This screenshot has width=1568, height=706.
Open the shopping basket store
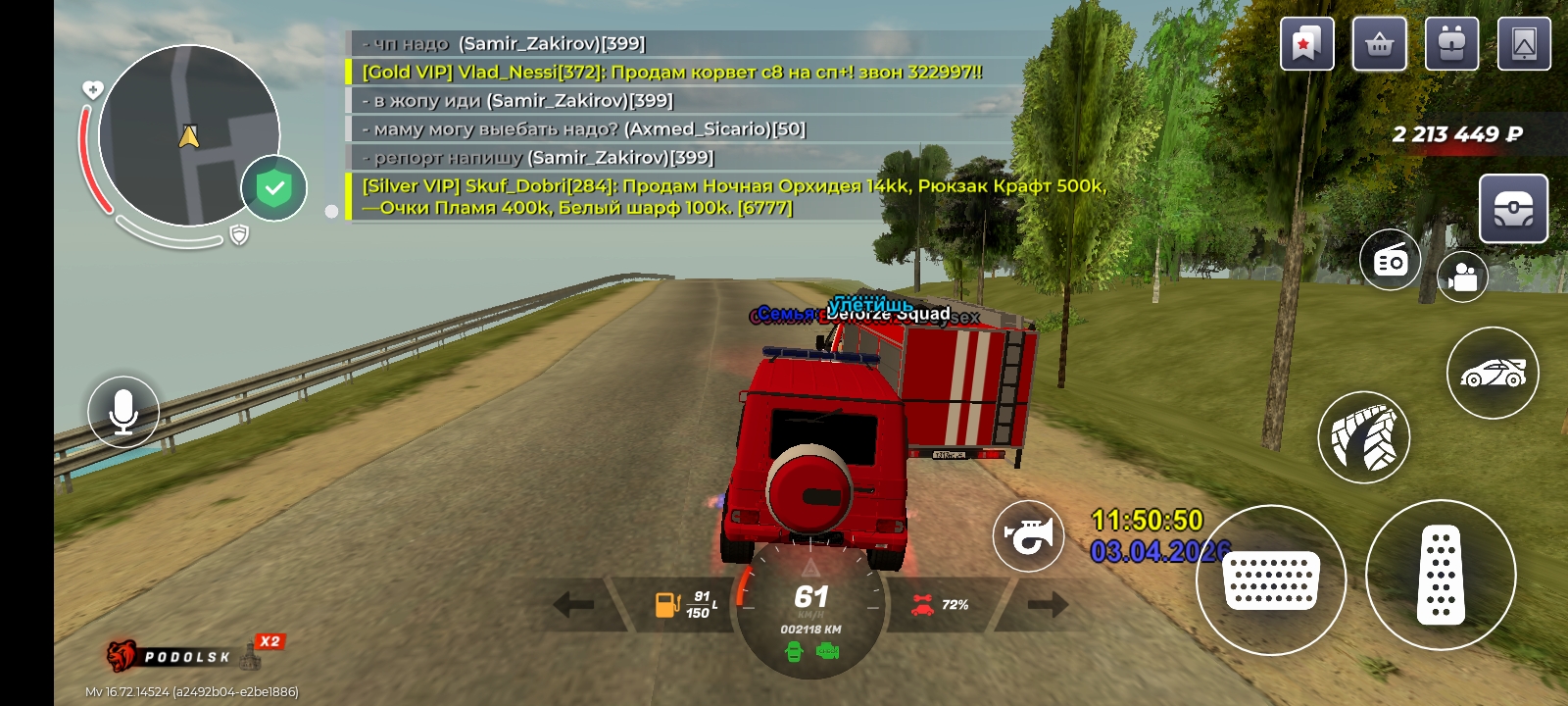[1379, 44]
